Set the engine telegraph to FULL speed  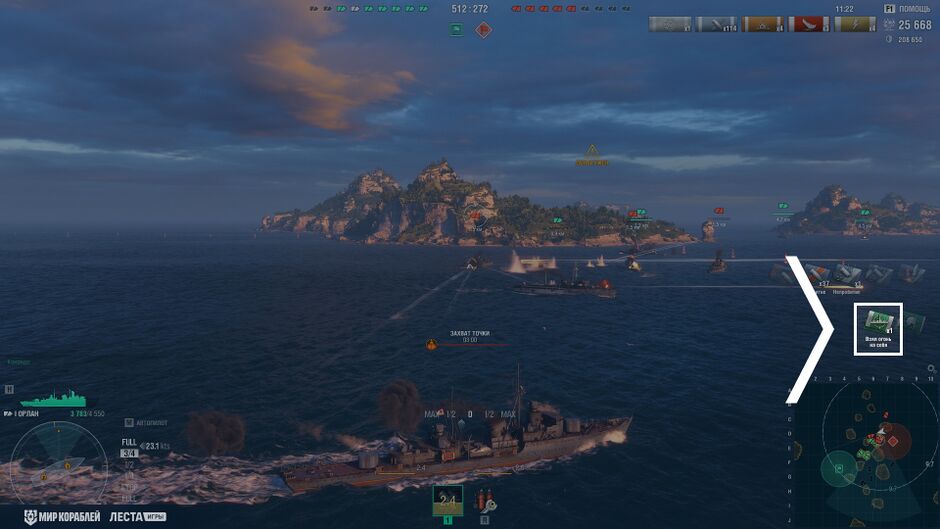pos(129,441)
